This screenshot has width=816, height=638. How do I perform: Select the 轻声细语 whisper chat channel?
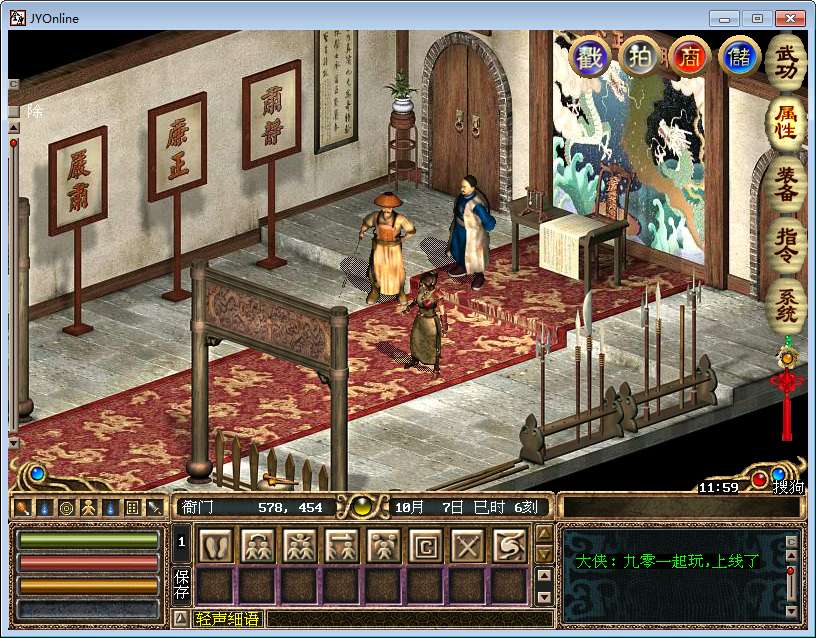[227, 619]
